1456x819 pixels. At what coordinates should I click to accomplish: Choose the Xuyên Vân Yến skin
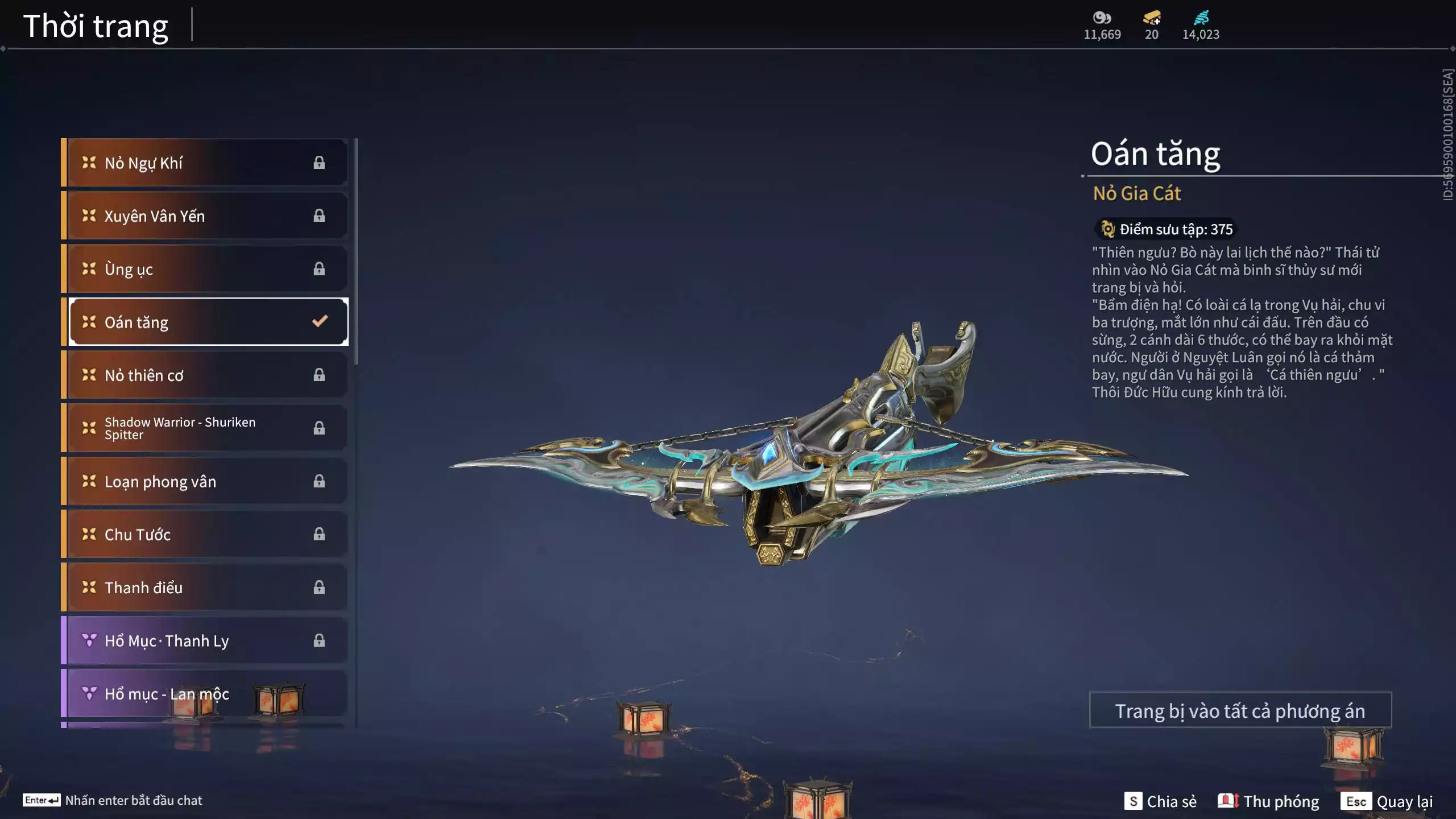click(205, 216)
